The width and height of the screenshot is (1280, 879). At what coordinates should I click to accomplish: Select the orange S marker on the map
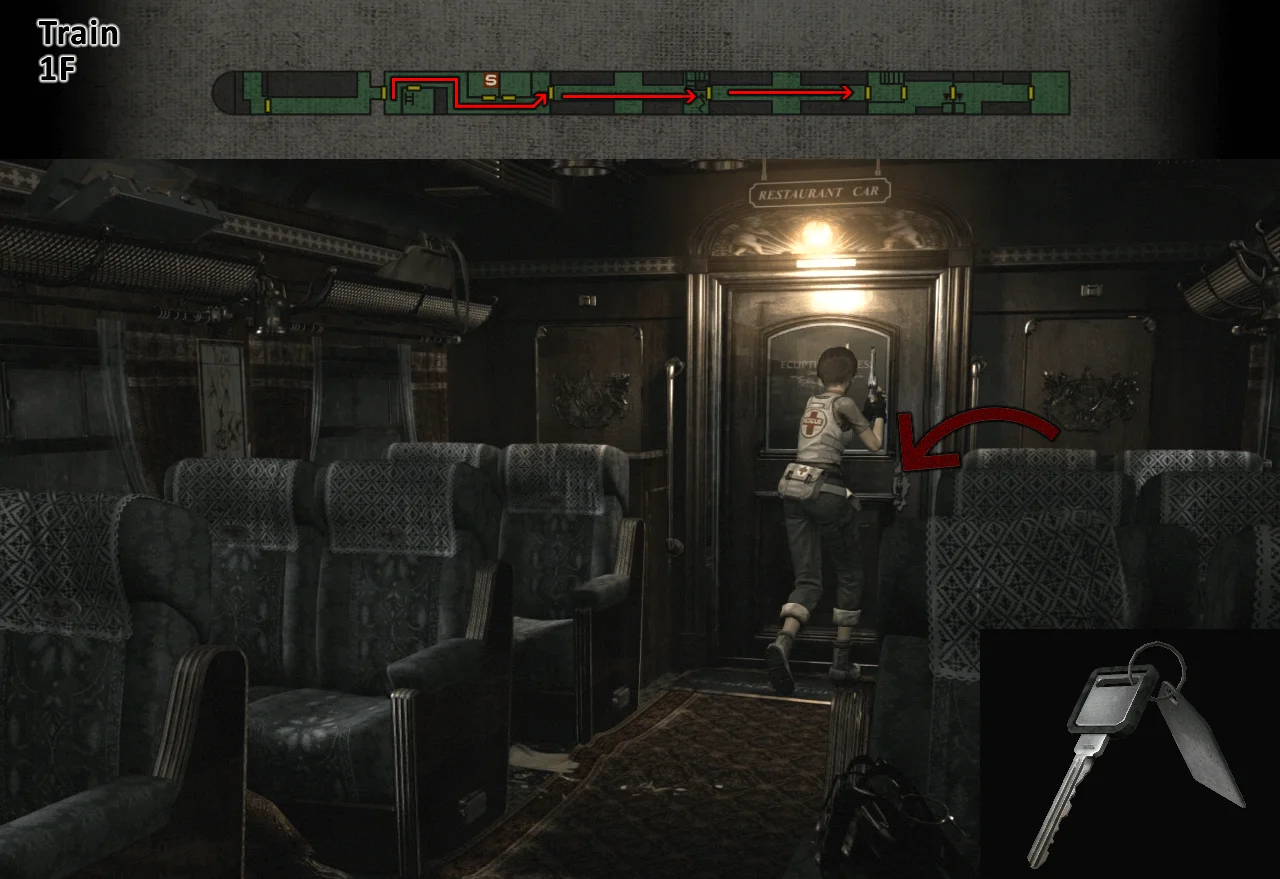[490, 79]
